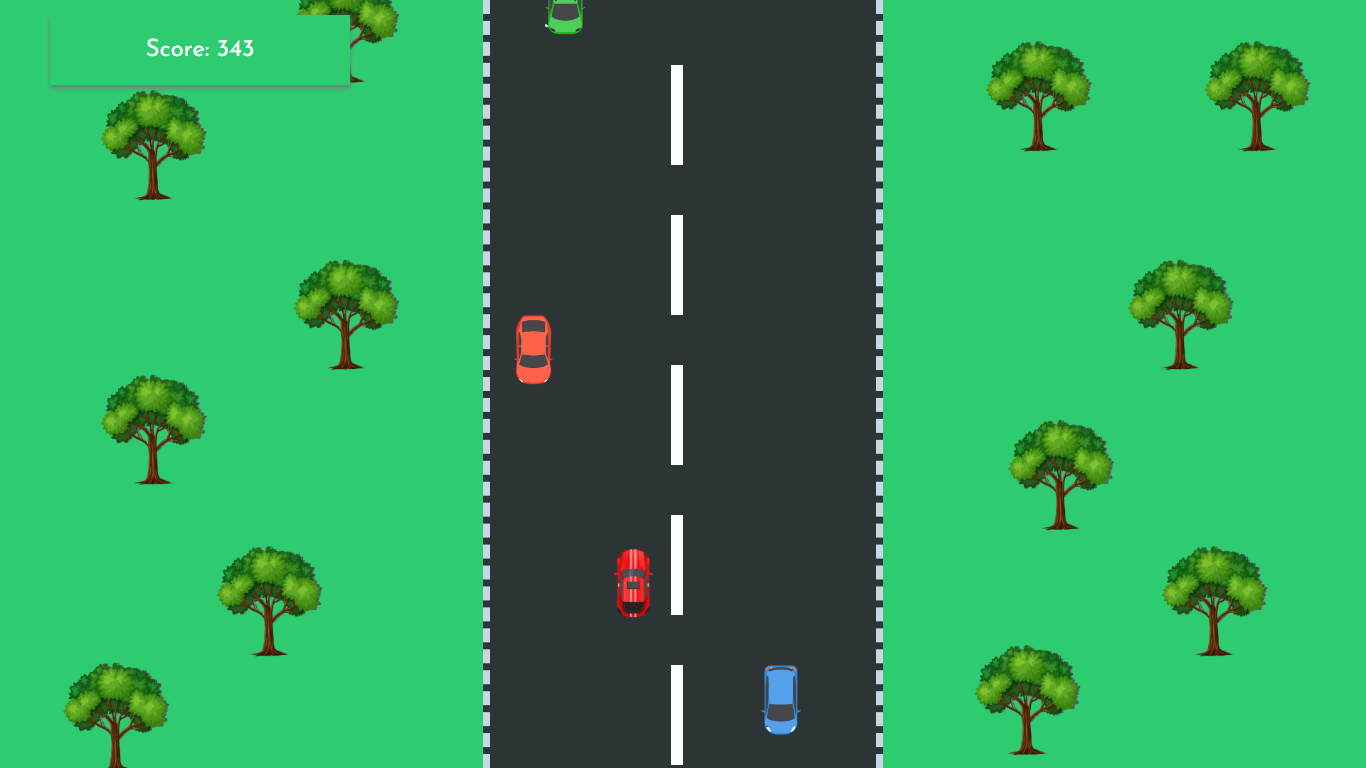Click the dashed right road boundary

pos(878,400)
